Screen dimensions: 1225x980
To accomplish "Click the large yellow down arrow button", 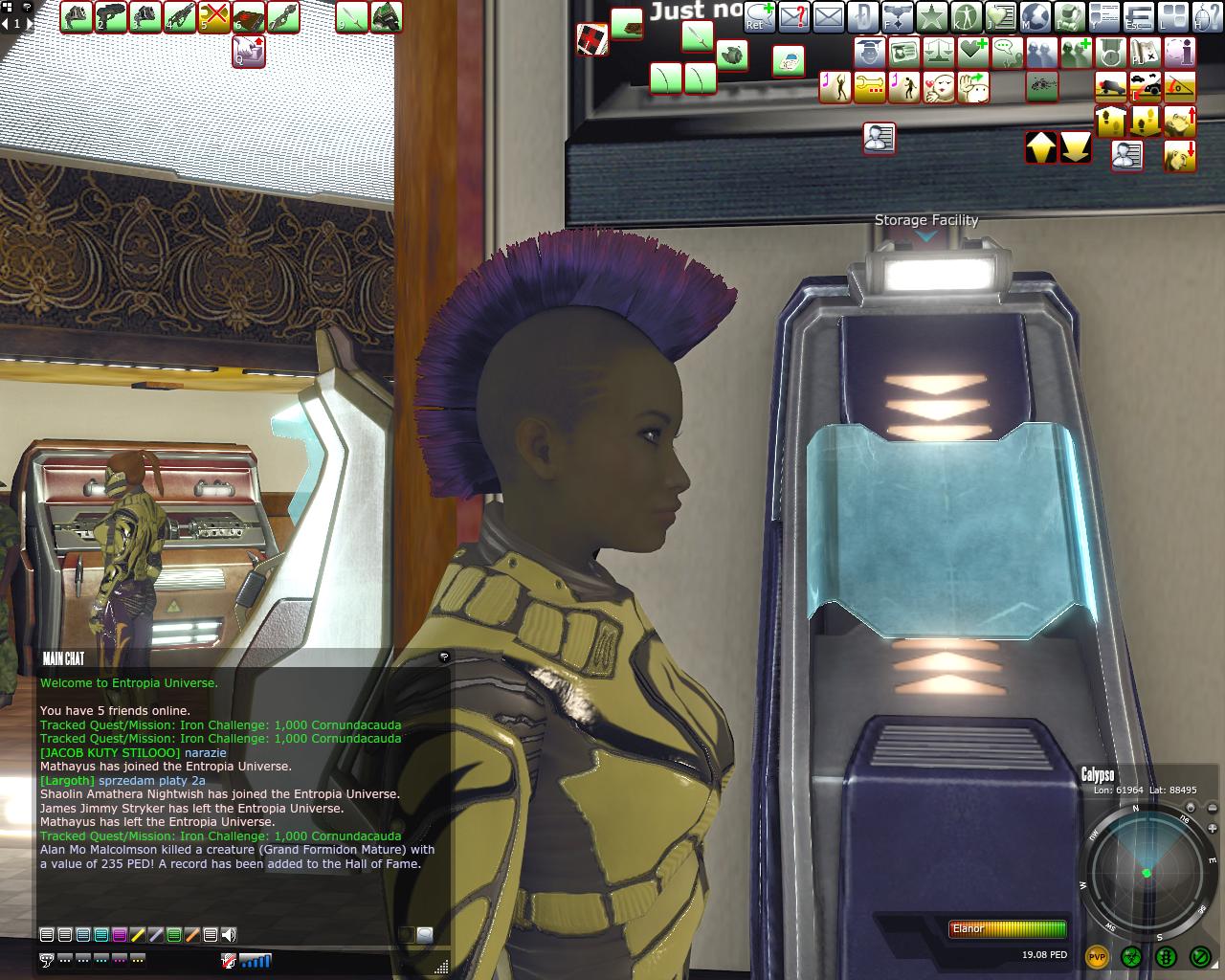I will click(1076, 147).
